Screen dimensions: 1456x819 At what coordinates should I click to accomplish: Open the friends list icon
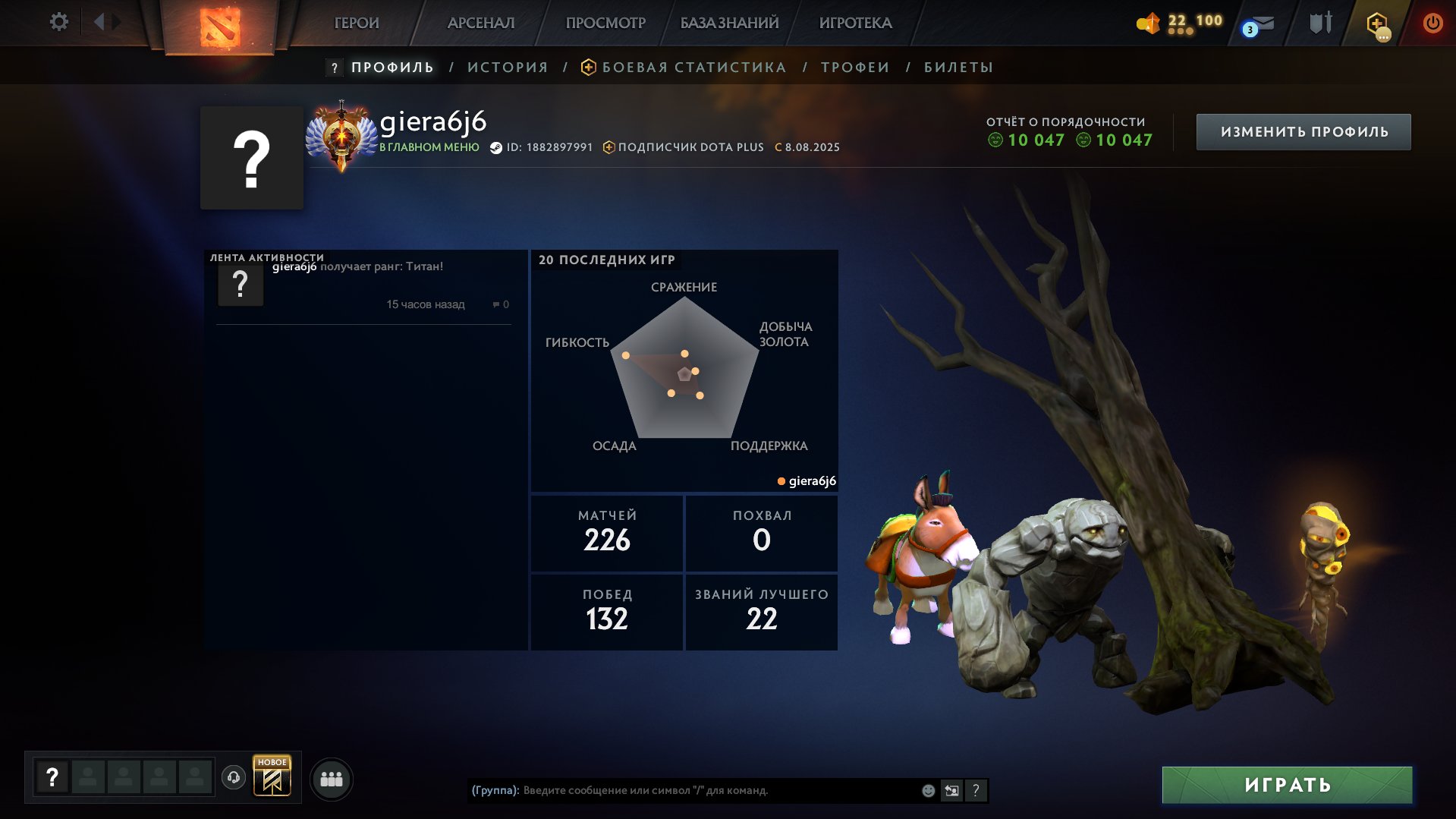point(331,777)
